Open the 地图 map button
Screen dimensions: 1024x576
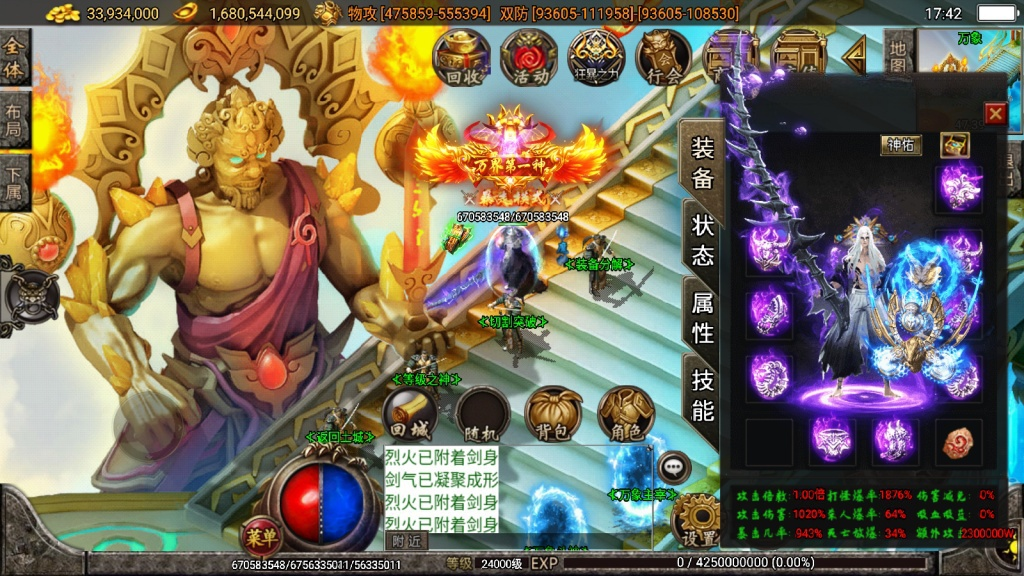point(898,56)
